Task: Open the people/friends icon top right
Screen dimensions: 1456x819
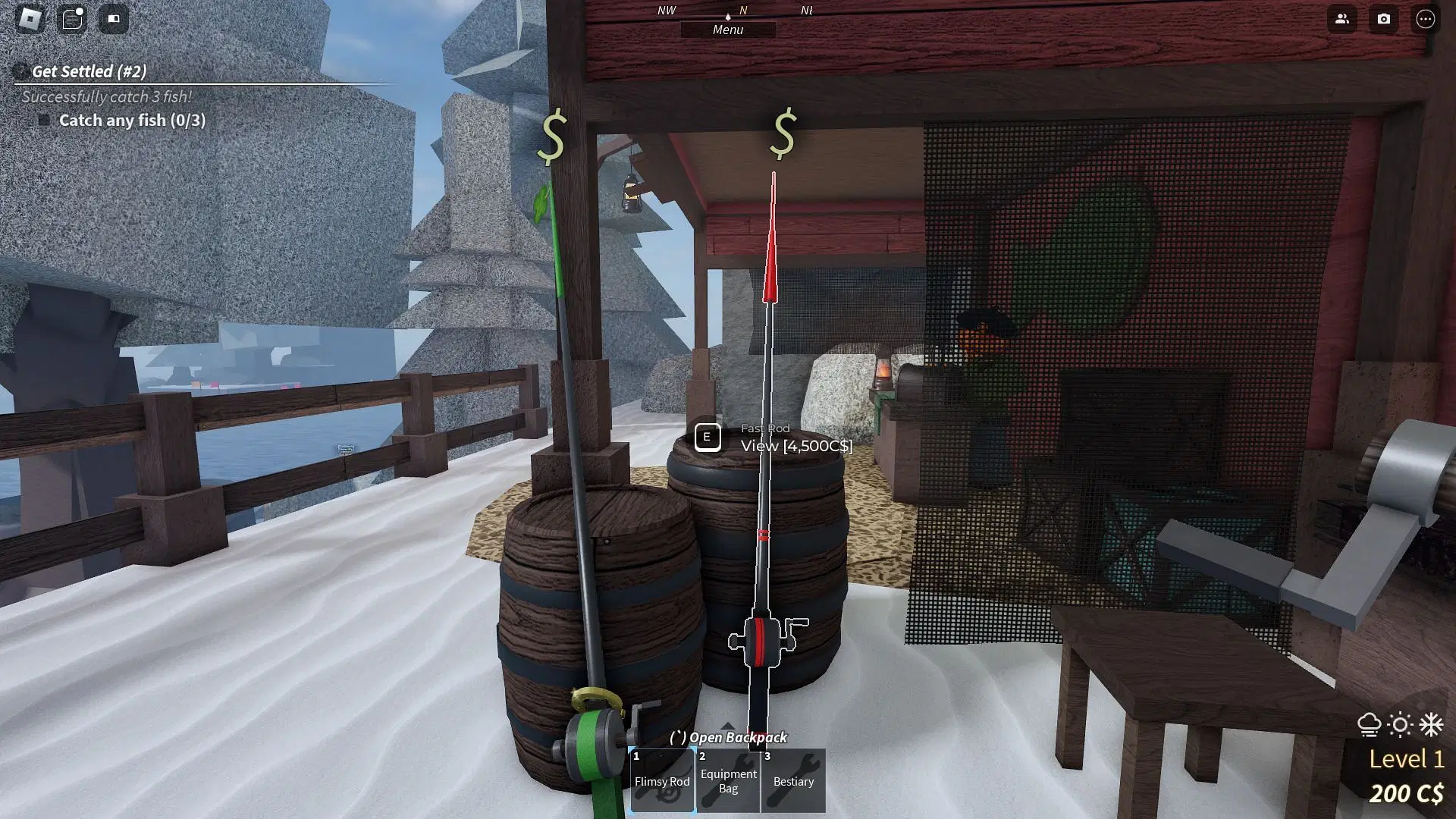Action: 1342,20
